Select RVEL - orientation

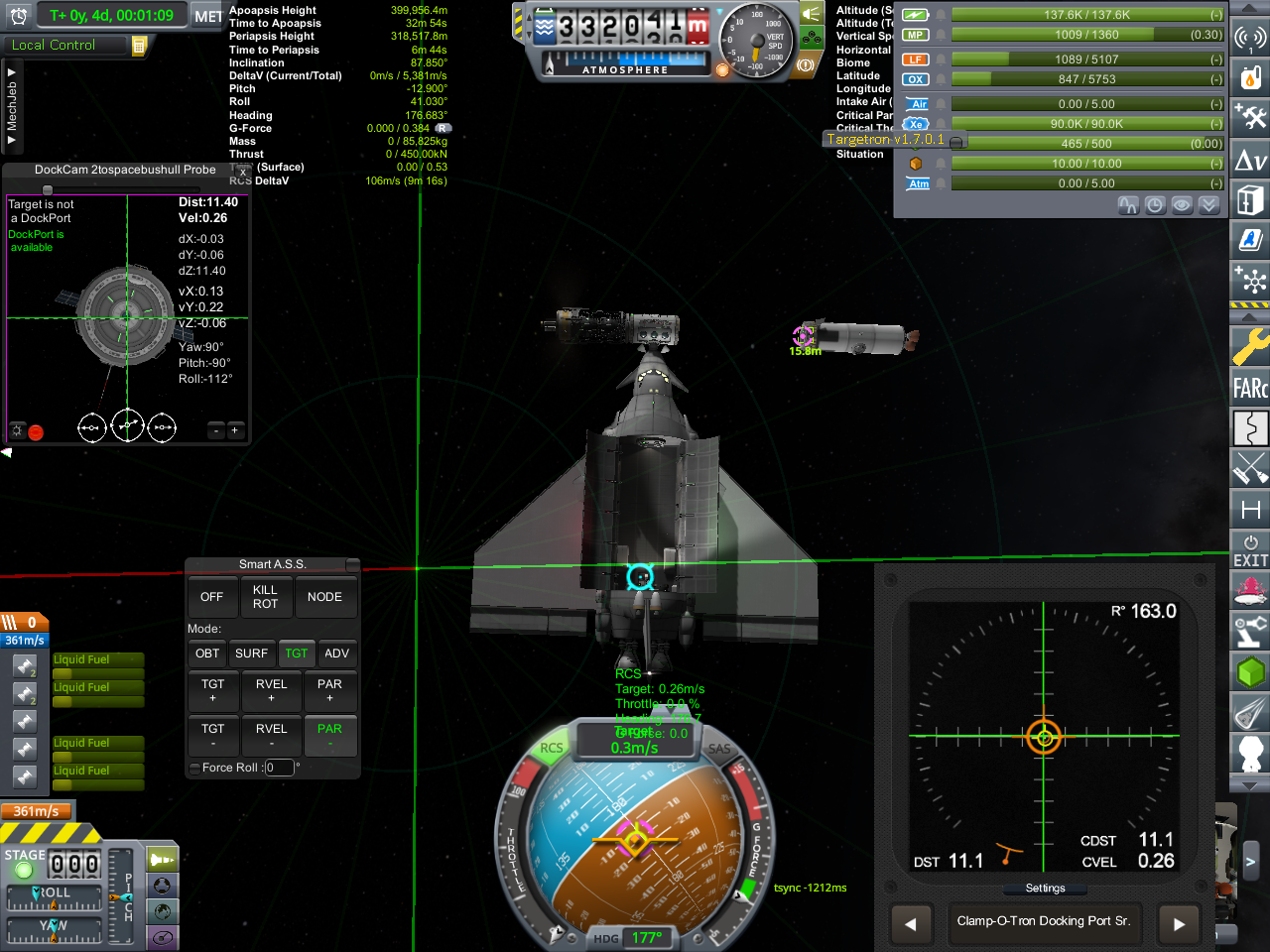point(271,735)
